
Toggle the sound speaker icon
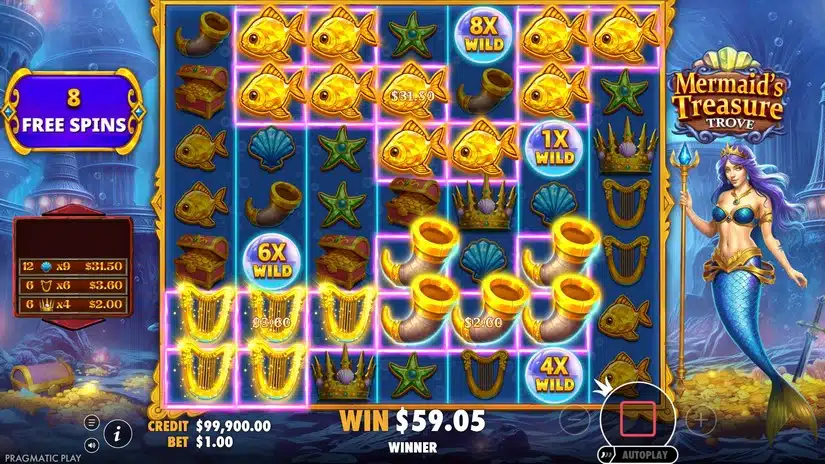(92, 444)
